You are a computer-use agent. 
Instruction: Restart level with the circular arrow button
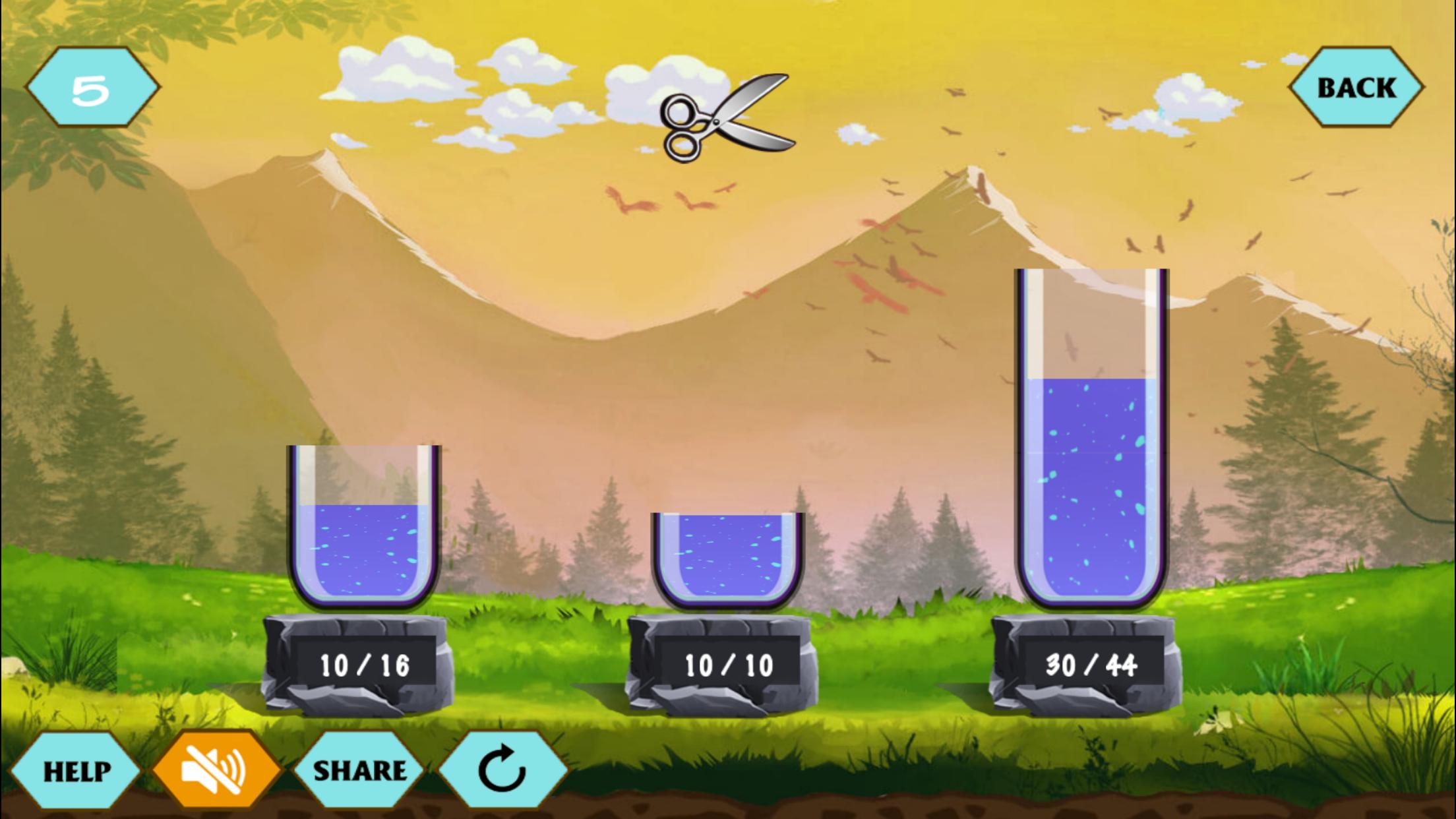(502, 770)
